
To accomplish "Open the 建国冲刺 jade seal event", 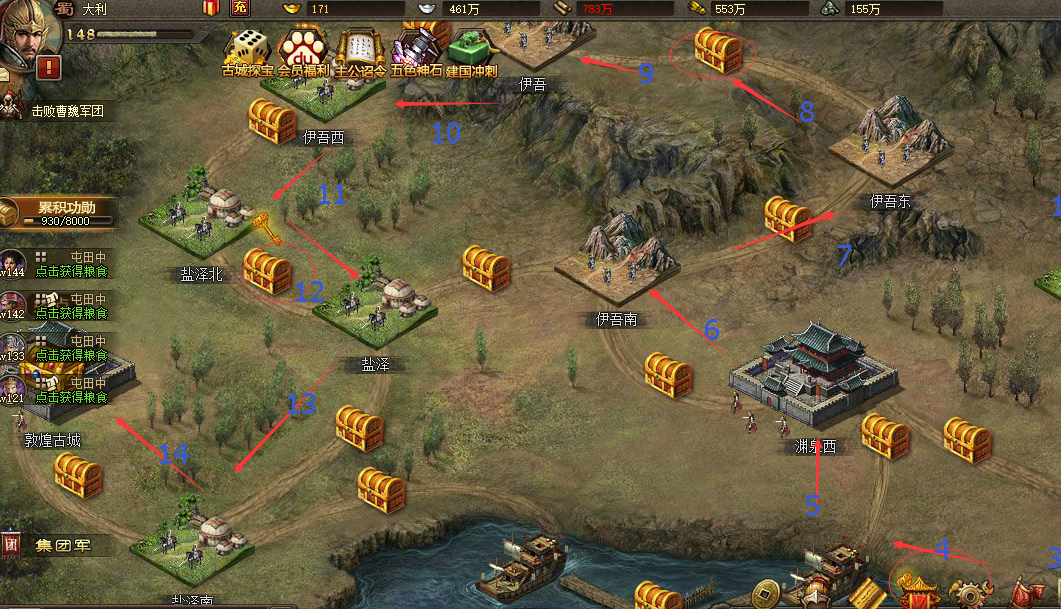I will point(471,50).
